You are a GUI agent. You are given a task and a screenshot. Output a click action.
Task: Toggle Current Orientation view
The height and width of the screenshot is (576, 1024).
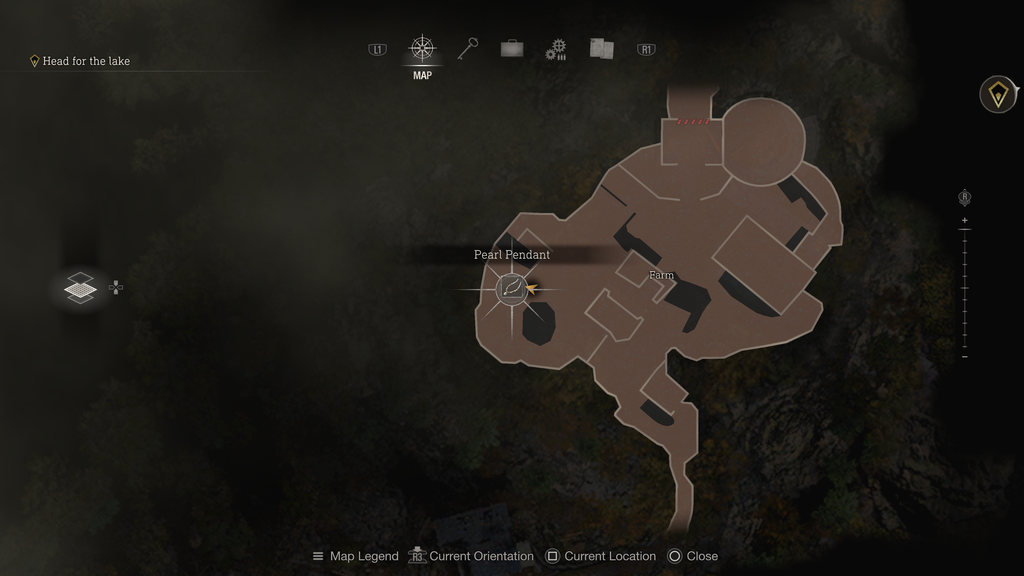point(471,556)
